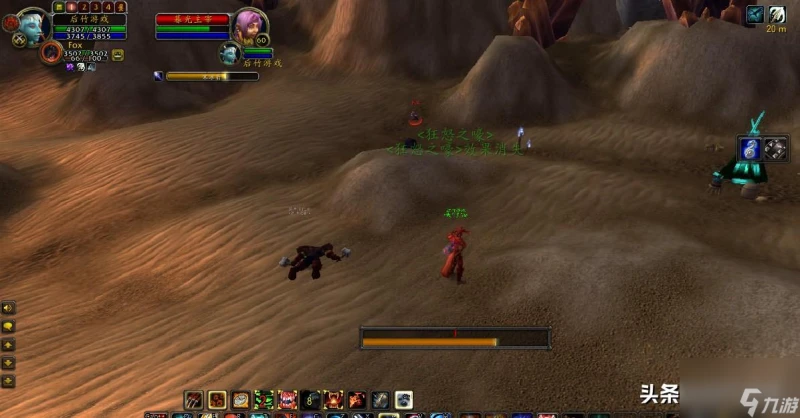The image size is (800, 418).
Task: Switch to numbered tab 4 above player frame
Action: pyautogui.click(x=108, y=6)
